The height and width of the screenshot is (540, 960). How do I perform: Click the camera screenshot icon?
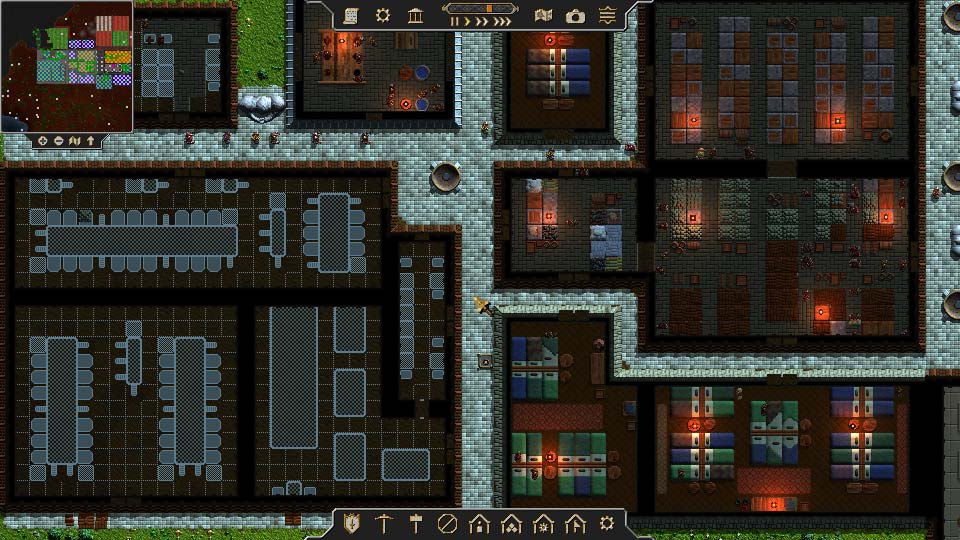pyautogui.click(x=575, y=15)
